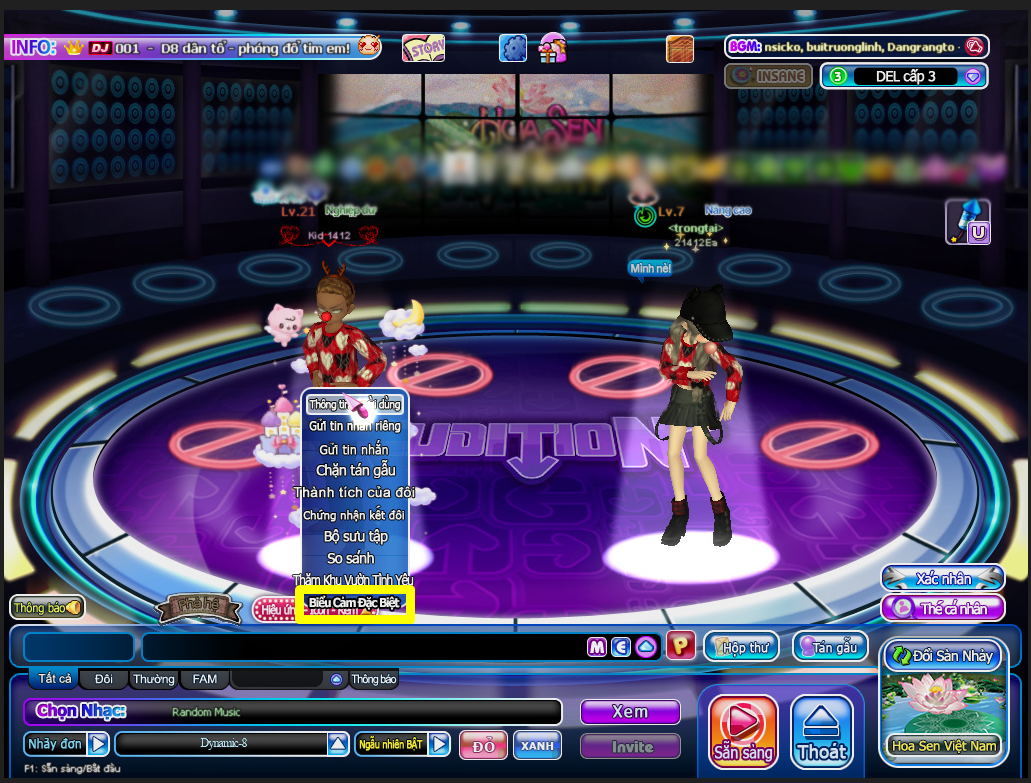The width and height of the screenshot is (1031, 783).
Task: Open the Hộp thư mailbox
Action: coord(742,647)
